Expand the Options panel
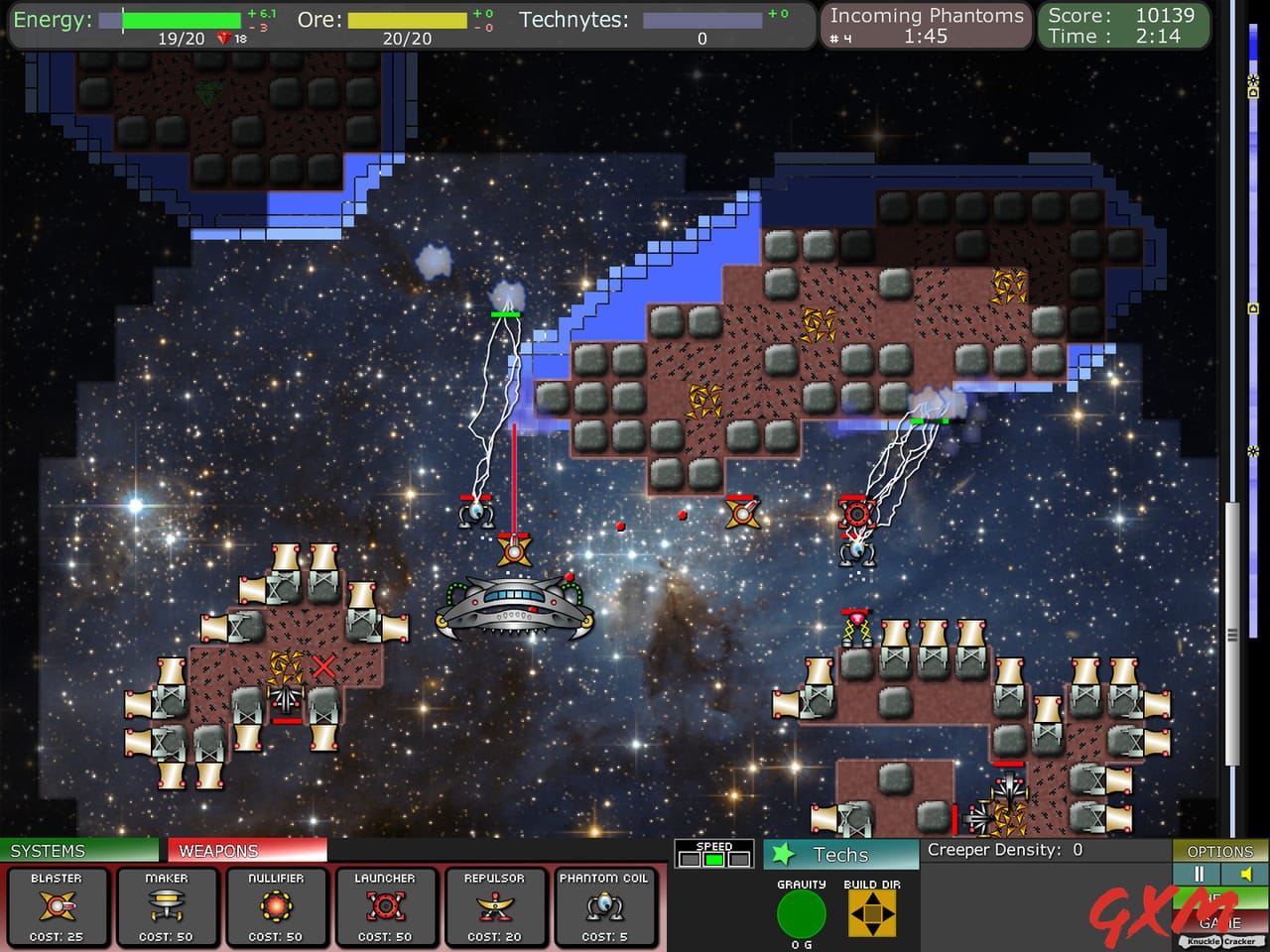 click(1218, 851)
